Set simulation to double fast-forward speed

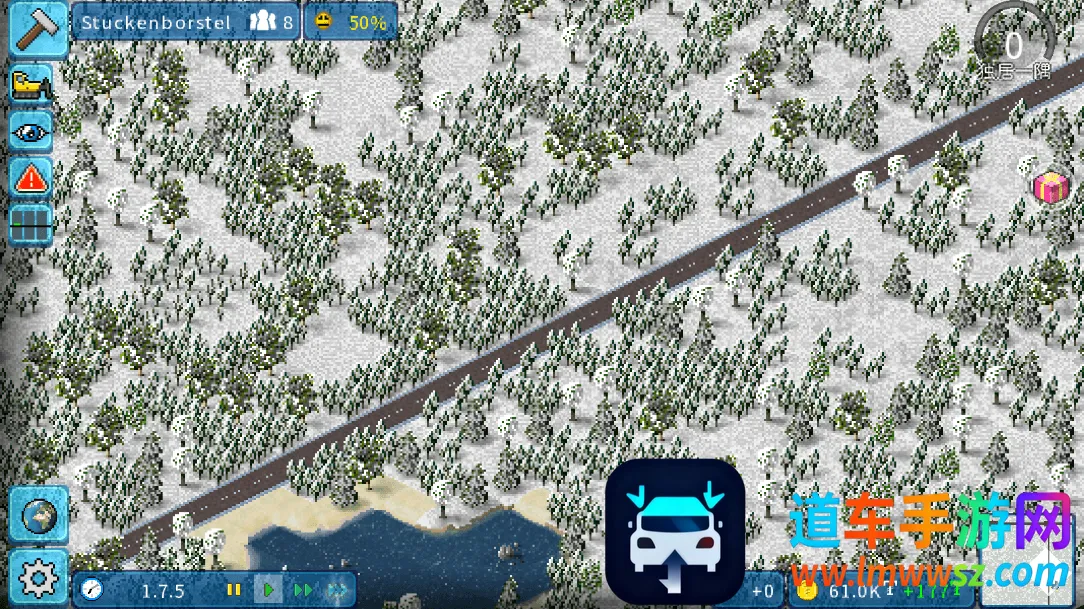pyautogui.click(x=303, y=590)
